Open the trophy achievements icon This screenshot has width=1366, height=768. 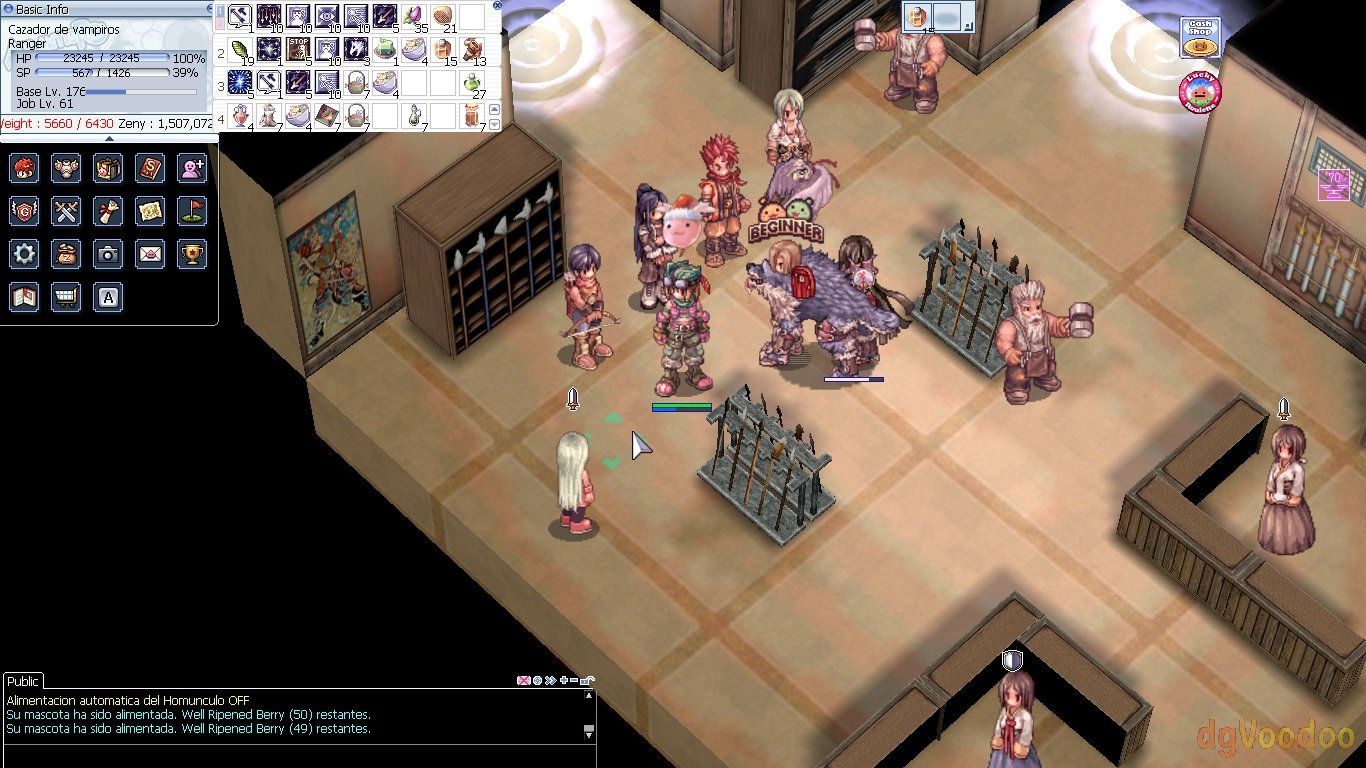tap(192, 254)
